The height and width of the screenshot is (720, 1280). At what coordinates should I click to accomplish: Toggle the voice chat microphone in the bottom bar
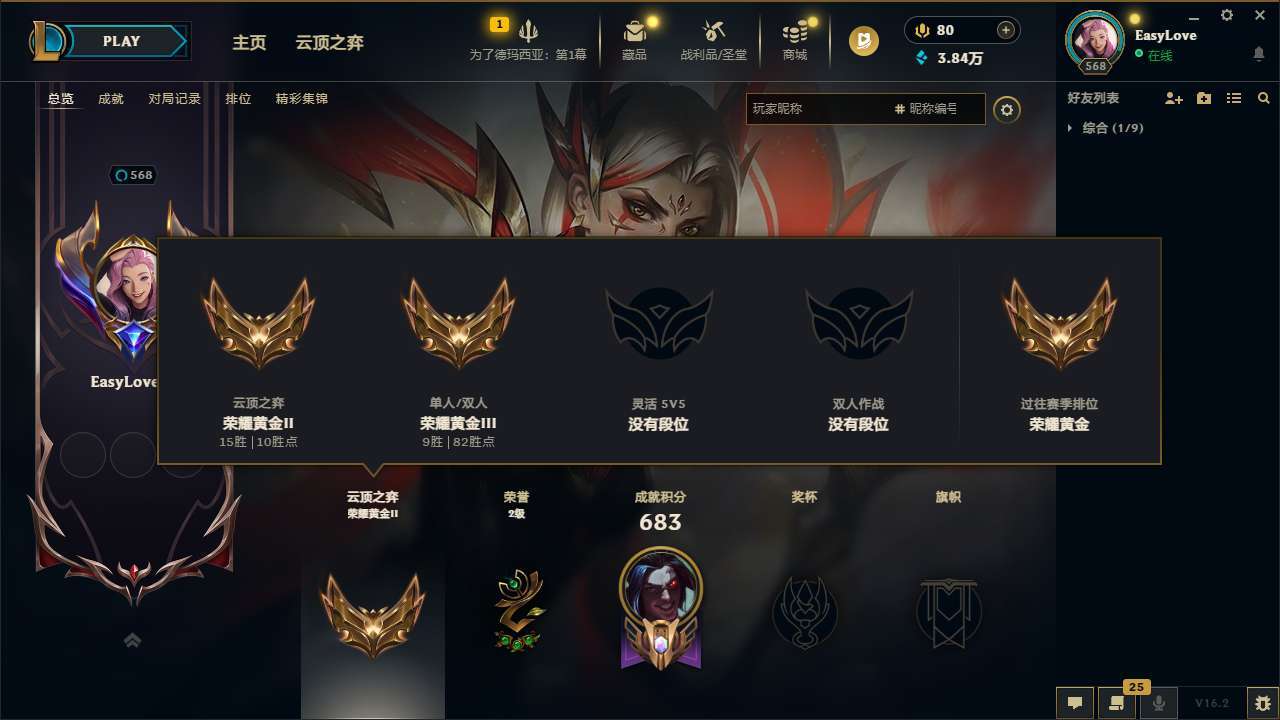click(1159, 703)
